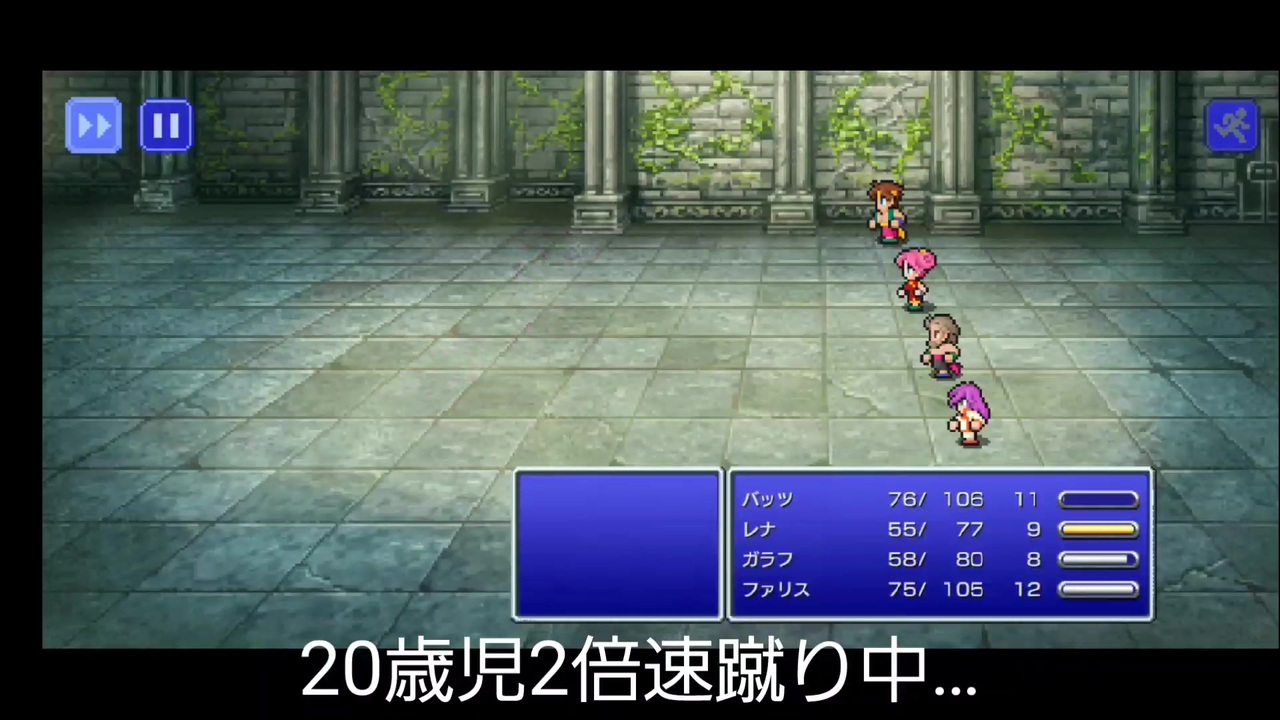This screenshot has width=1280, height=720.
Task: Pause the battle with the pause icon
Action: (x=166, y=123)
